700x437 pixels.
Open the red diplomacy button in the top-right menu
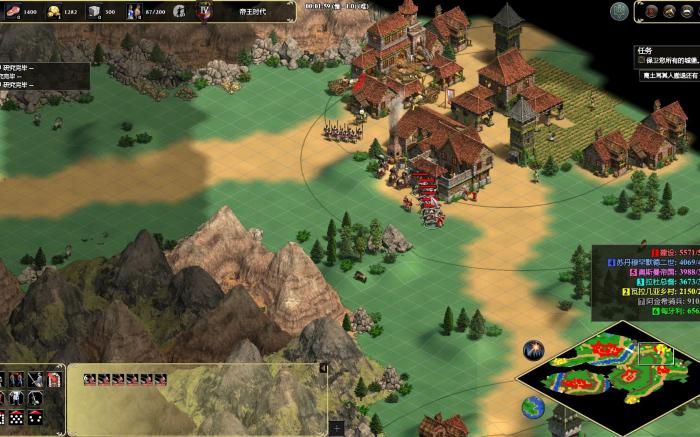[650, 12]
